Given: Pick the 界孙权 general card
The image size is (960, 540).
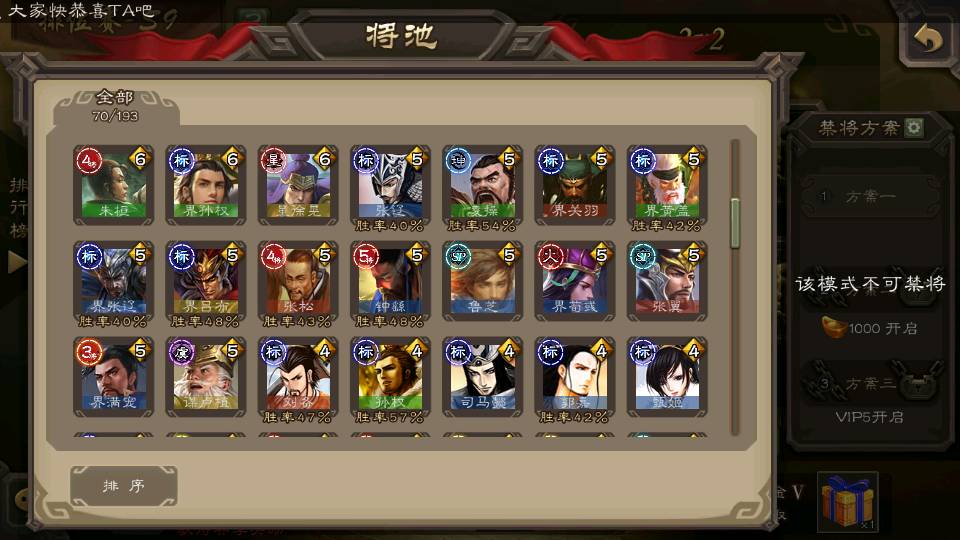Looking at the screenshot, I should [205, 186].
